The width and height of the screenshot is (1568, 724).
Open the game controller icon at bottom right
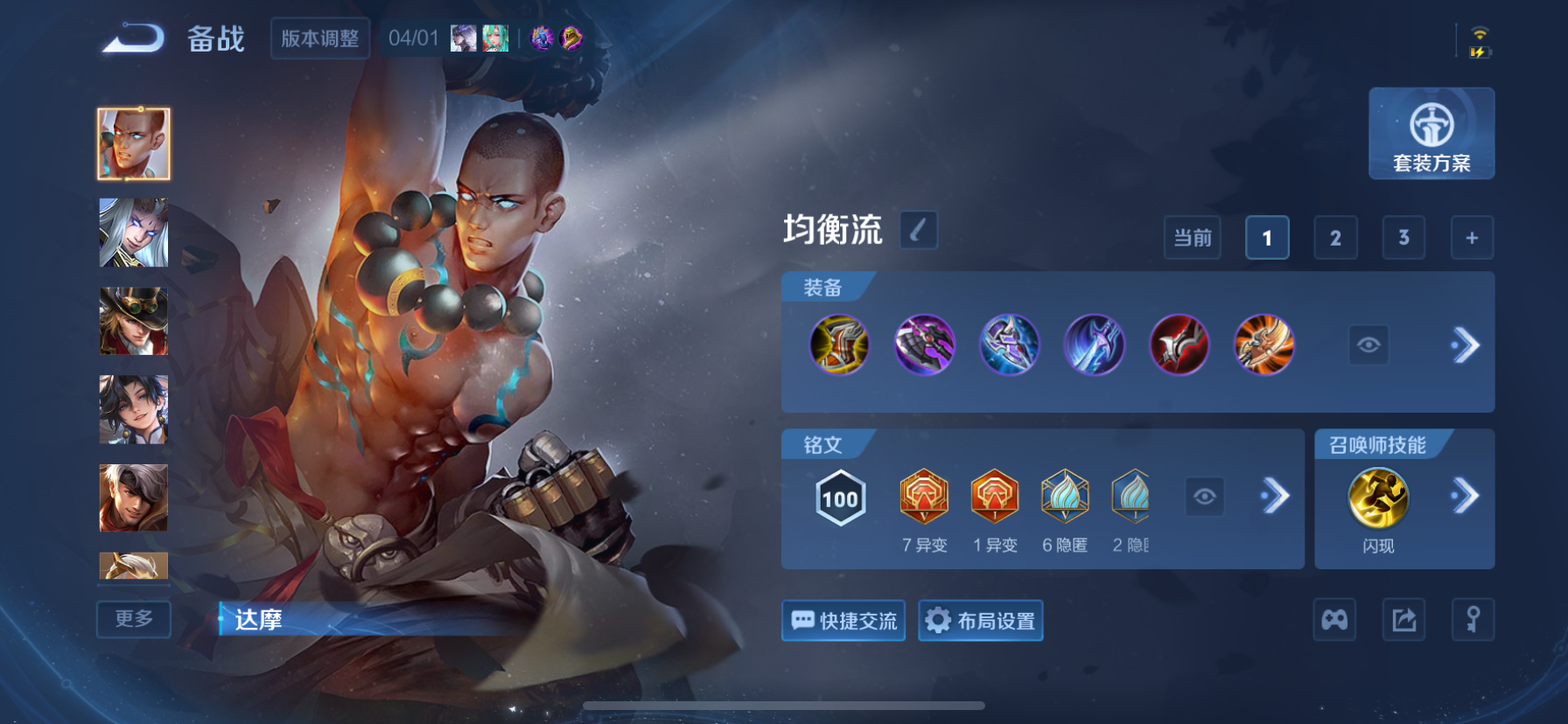[x=1334, y=619]
